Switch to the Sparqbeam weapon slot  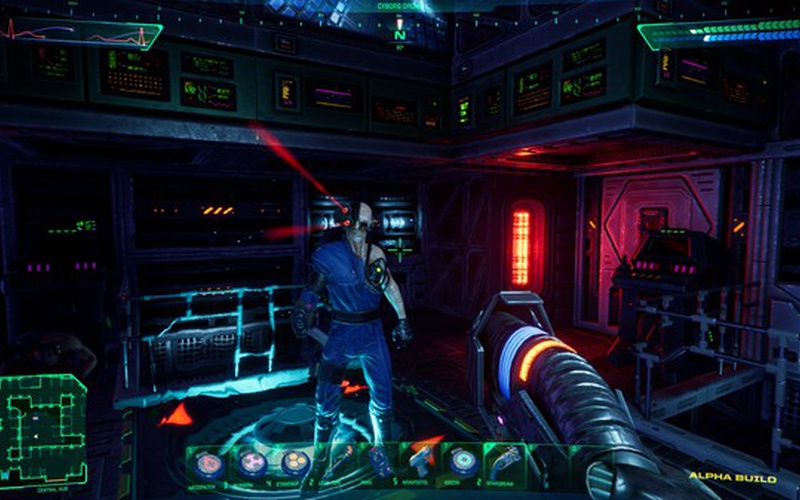(503, 460)
